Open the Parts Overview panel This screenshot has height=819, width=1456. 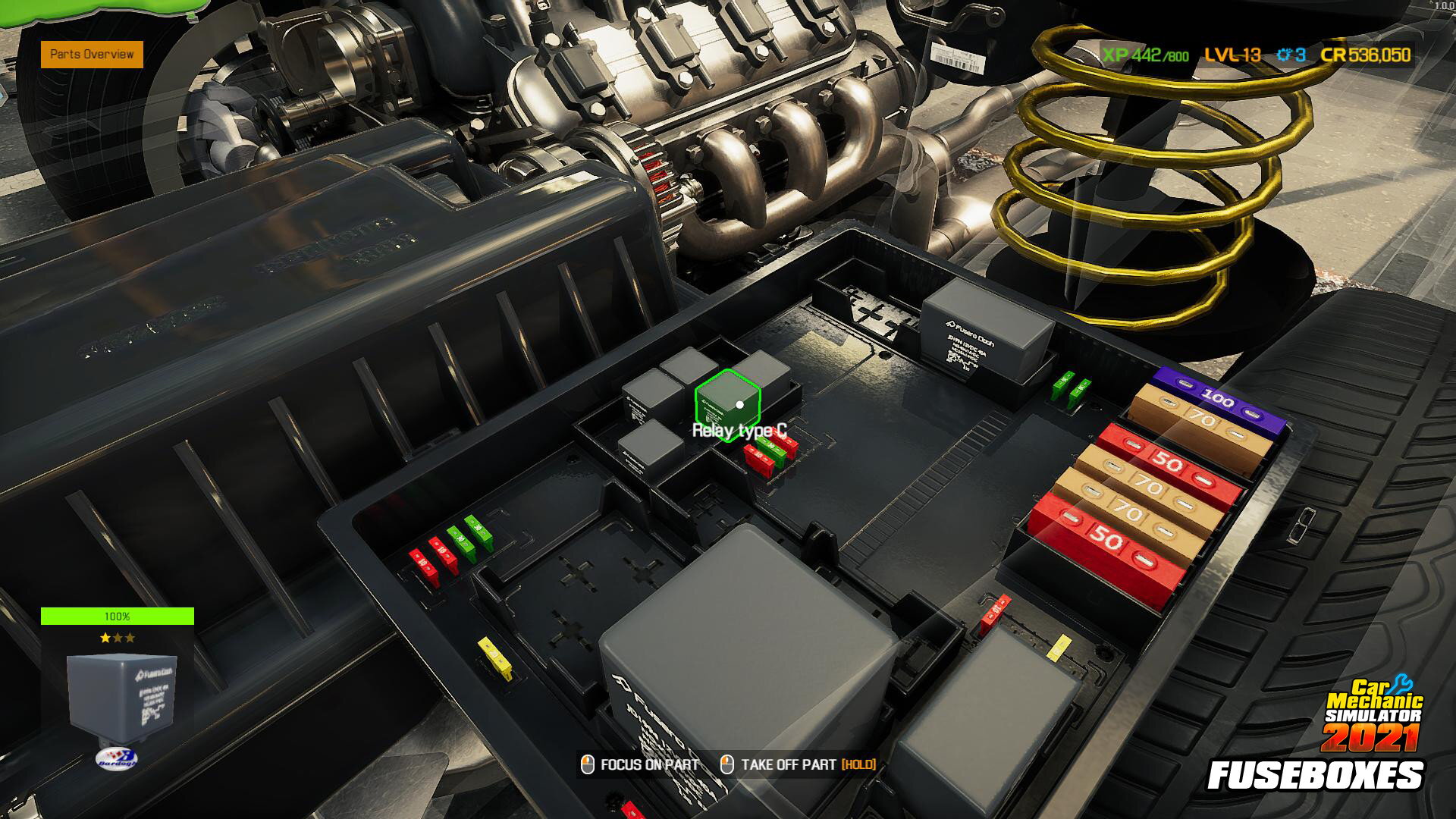point(91,55)
